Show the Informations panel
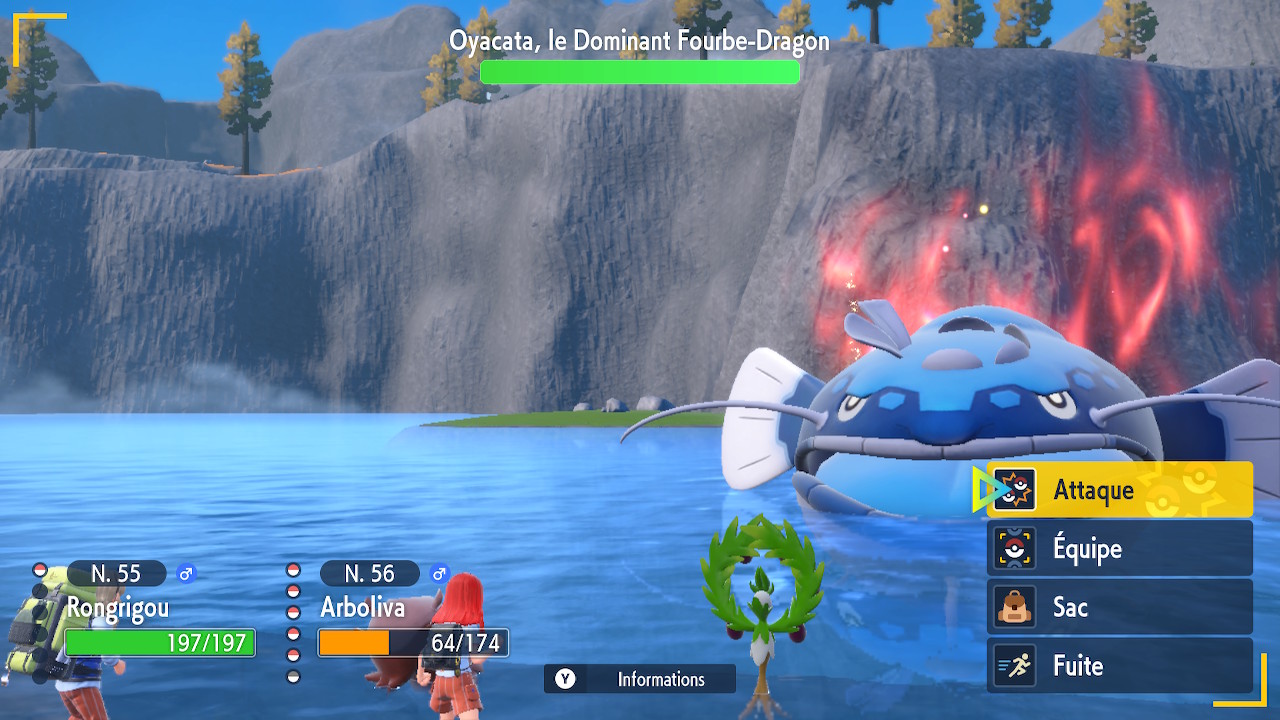1280x720 pixels. 640,679
